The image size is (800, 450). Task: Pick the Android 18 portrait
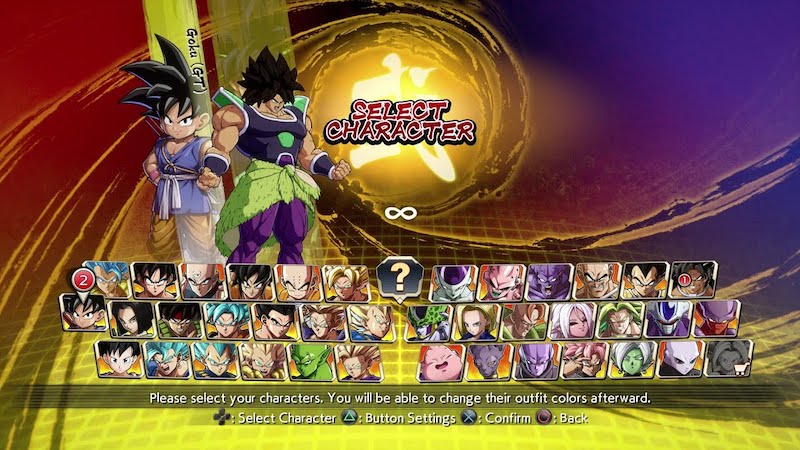(x=477, y=321)
